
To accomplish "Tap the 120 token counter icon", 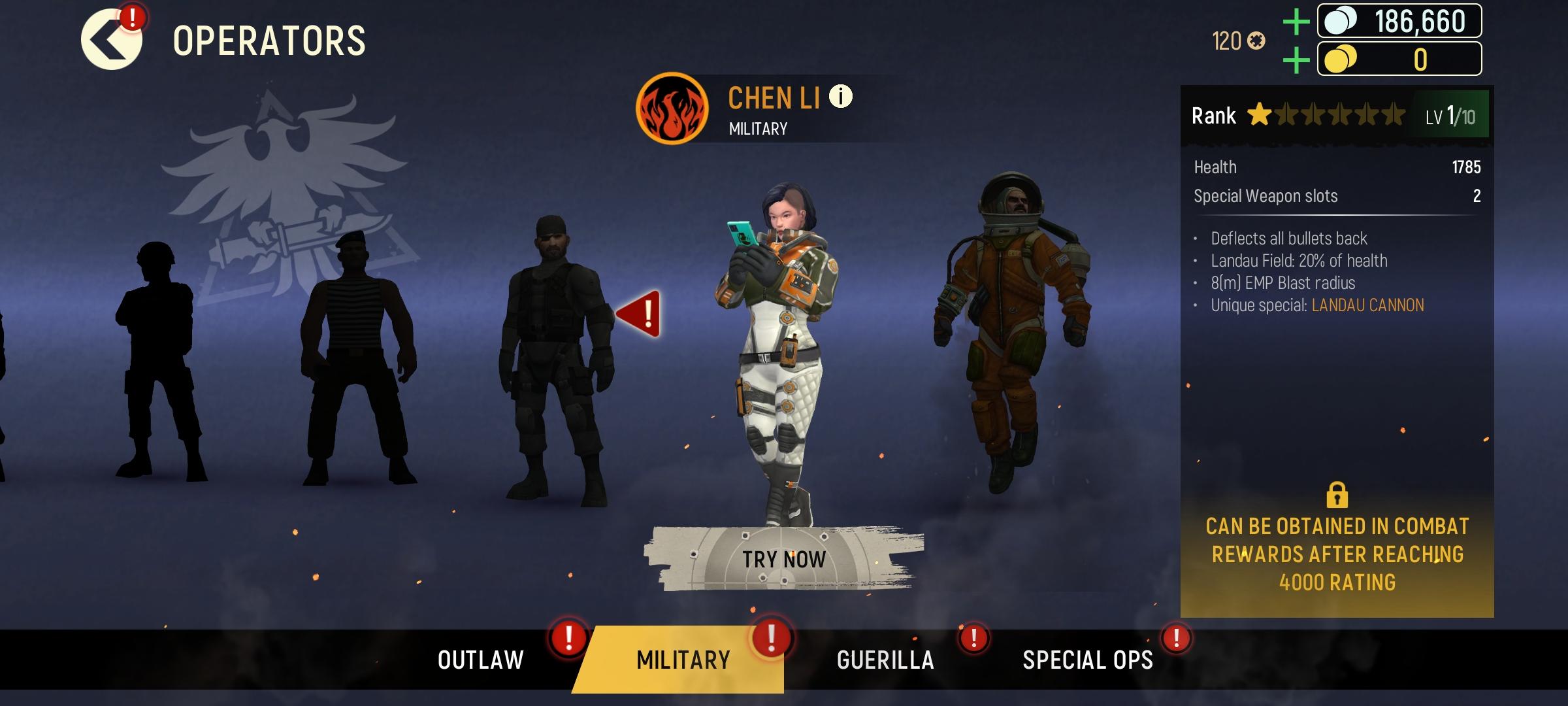I will tap(1256, 41).
